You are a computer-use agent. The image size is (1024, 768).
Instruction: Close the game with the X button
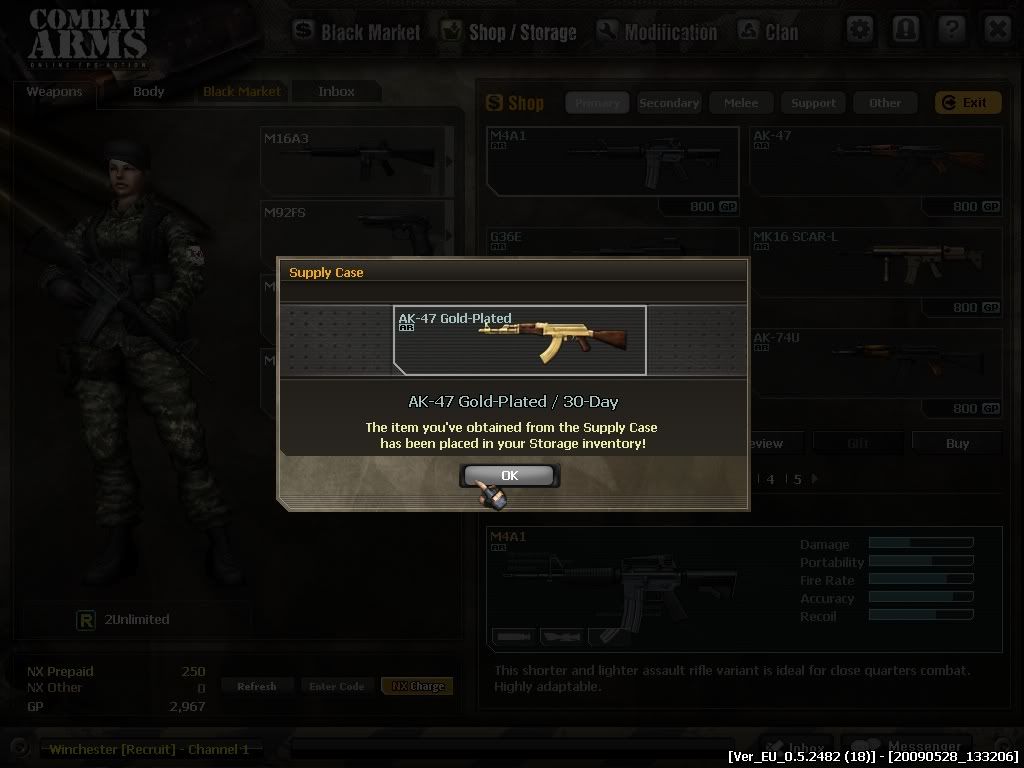coord(997,29)
